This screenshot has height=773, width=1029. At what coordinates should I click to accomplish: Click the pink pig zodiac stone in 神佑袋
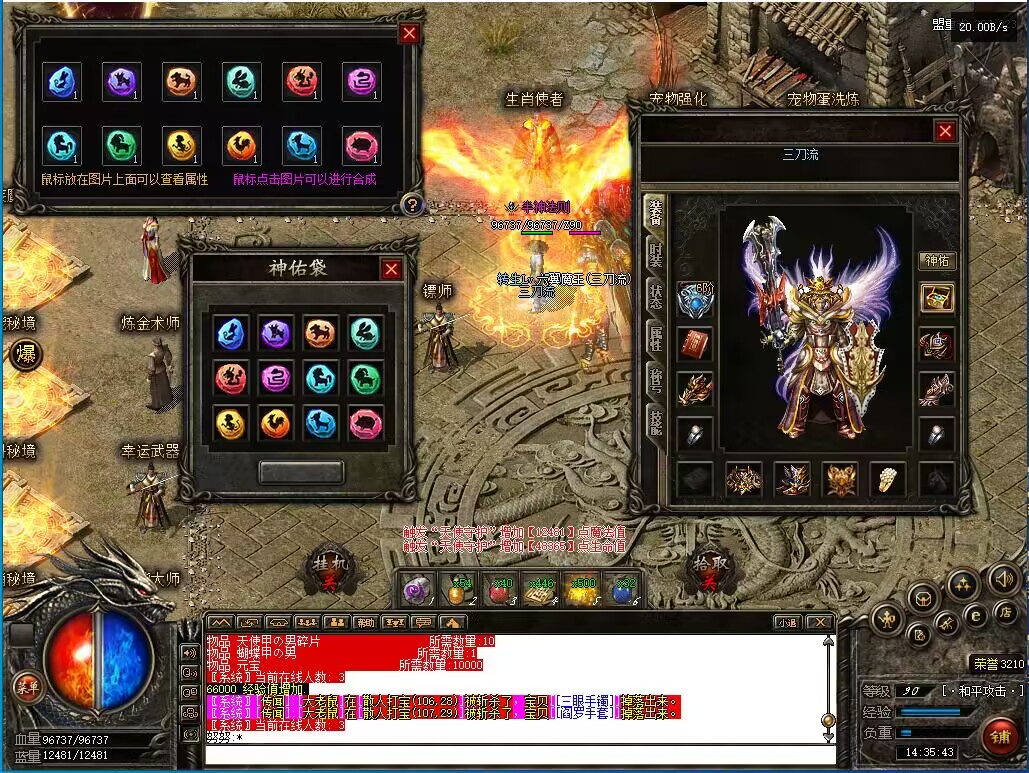367,424
